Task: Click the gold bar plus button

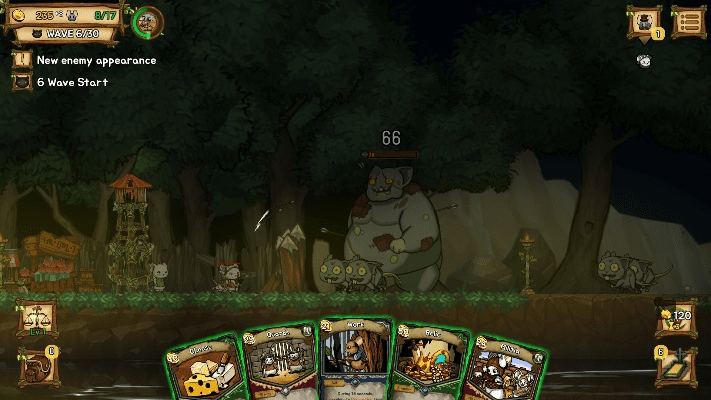Action: point(675,365)
